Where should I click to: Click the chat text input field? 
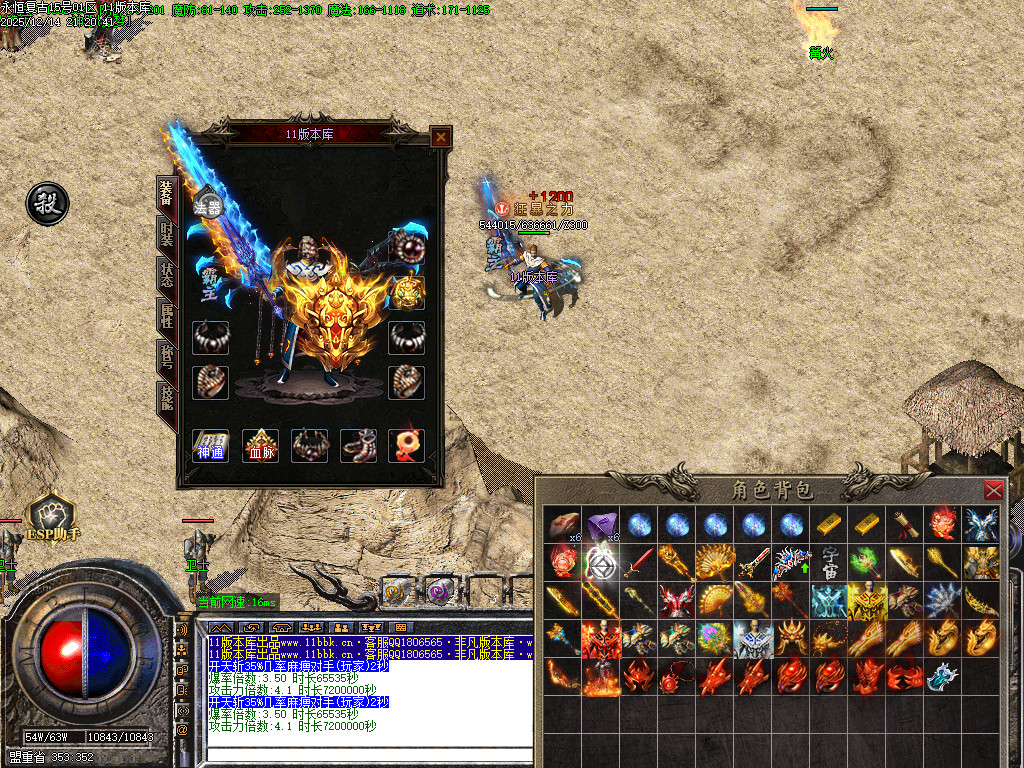coord(370,755)
